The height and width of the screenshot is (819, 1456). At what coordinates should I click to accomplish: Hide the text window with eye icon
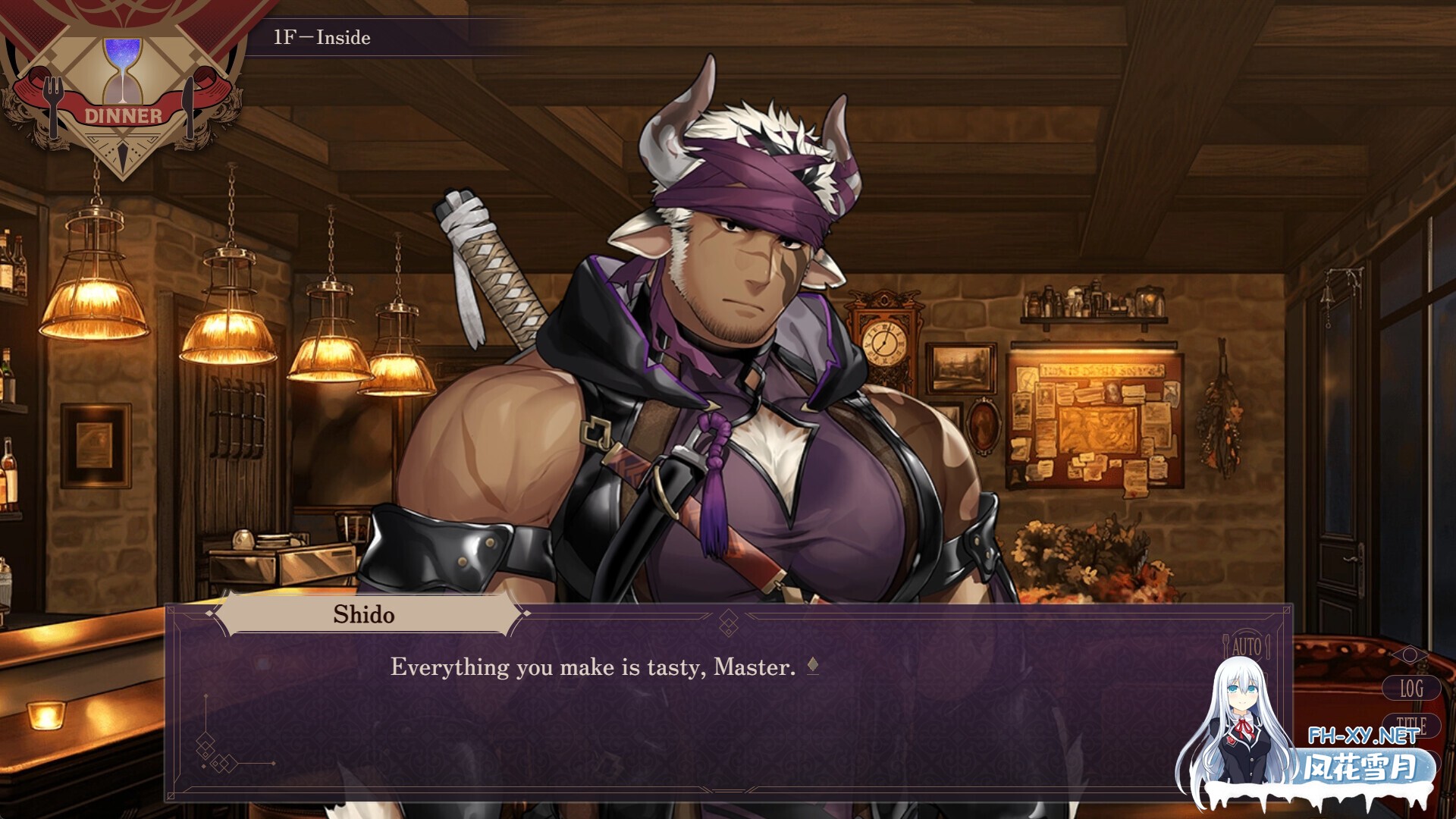(x=1410, y=654)
